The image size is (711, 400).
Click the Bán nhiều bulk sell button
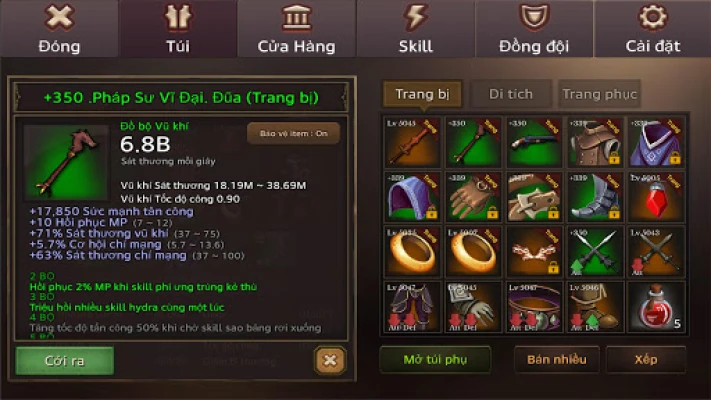tap(557, 360)
